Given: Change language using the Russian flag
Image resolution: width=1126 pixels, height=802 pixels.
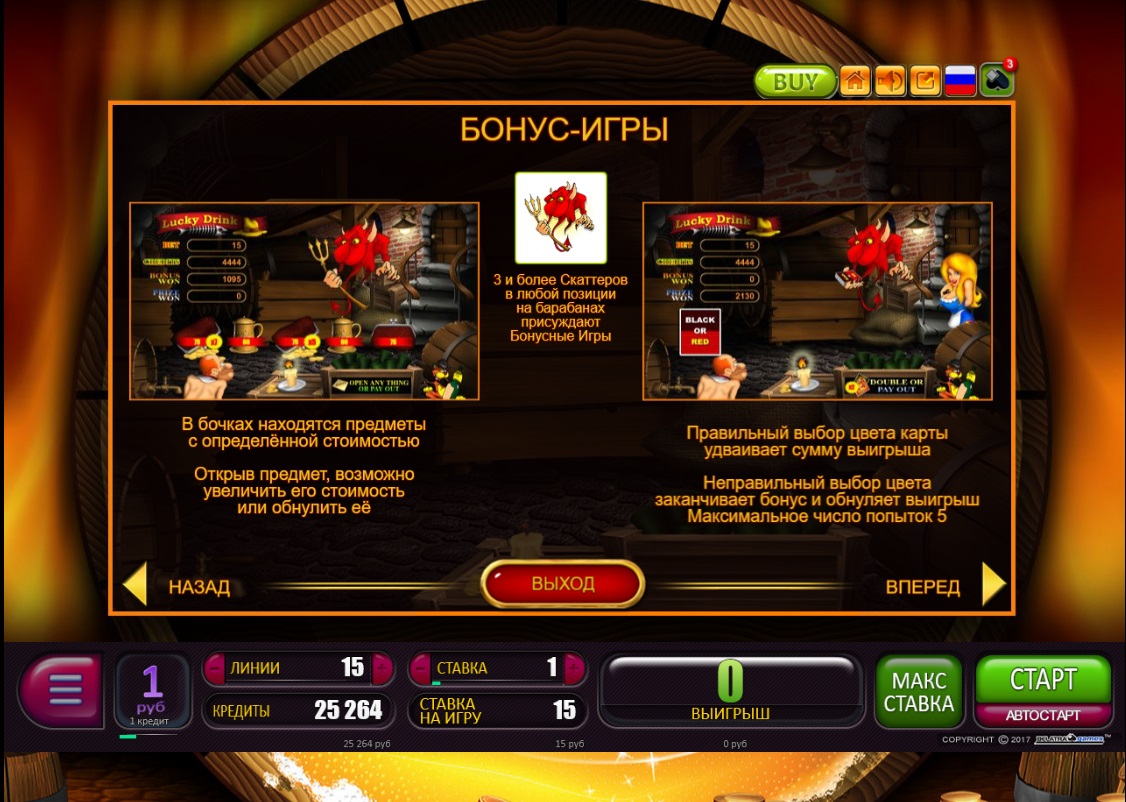Looking at the screenshot, I should (x=960, y=81).
